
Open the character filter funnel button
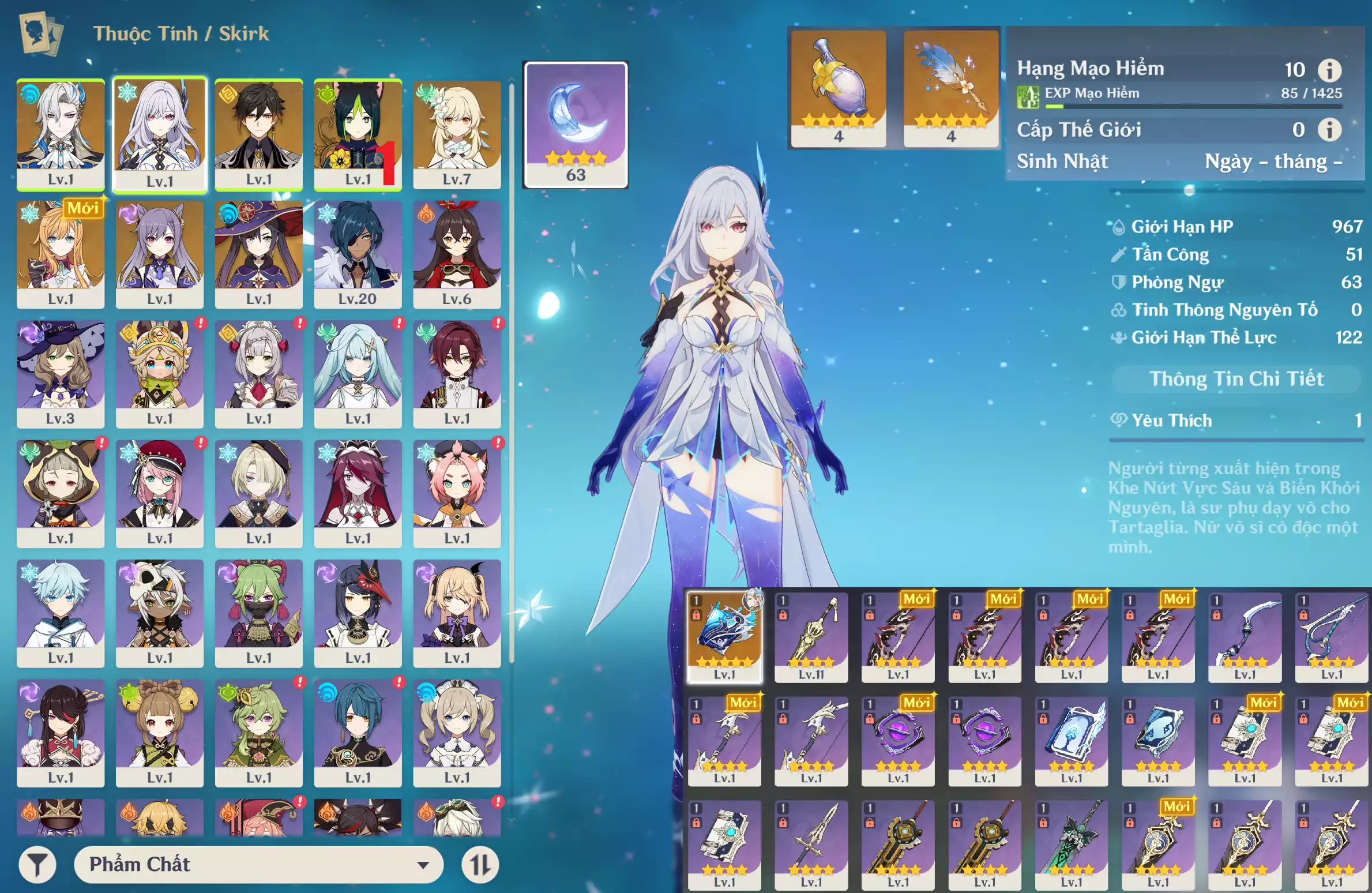pos(37,864)
